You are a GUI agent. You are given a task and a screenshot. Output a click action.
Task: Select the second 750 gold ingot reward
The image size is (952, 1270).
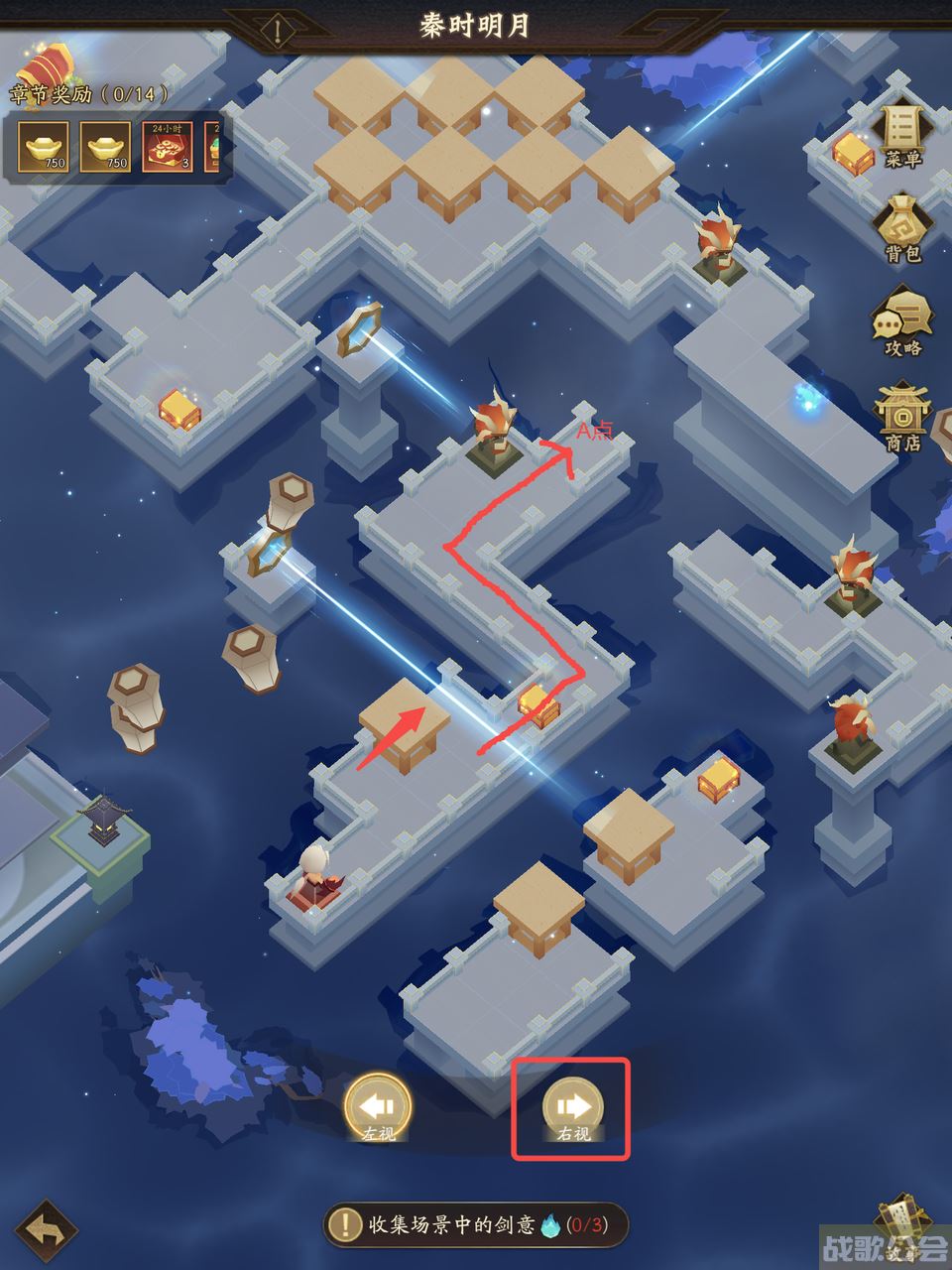[x=105, y=147]
